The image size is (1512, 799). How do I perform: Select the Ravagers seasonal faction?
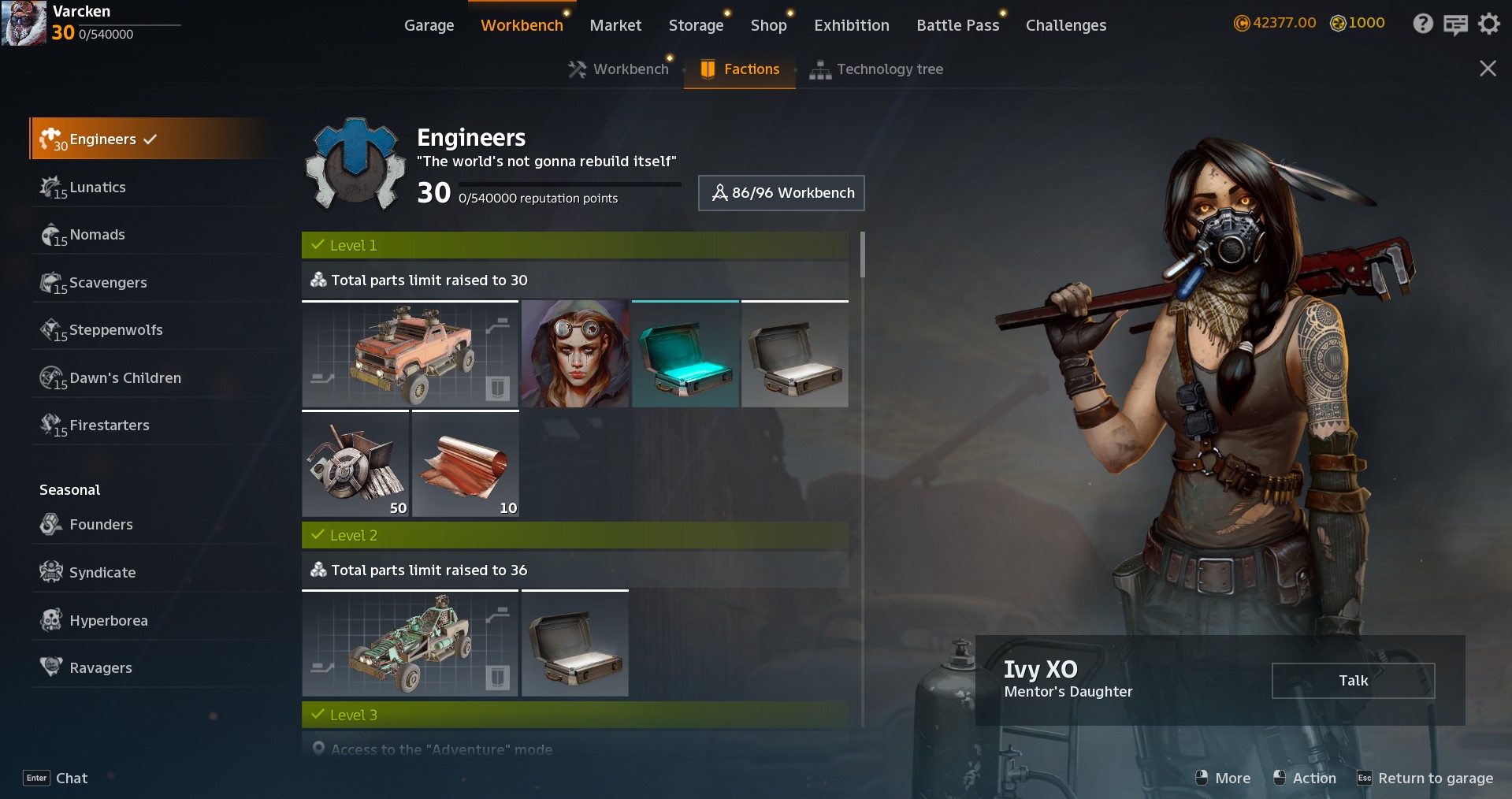(x=100, y=668)
